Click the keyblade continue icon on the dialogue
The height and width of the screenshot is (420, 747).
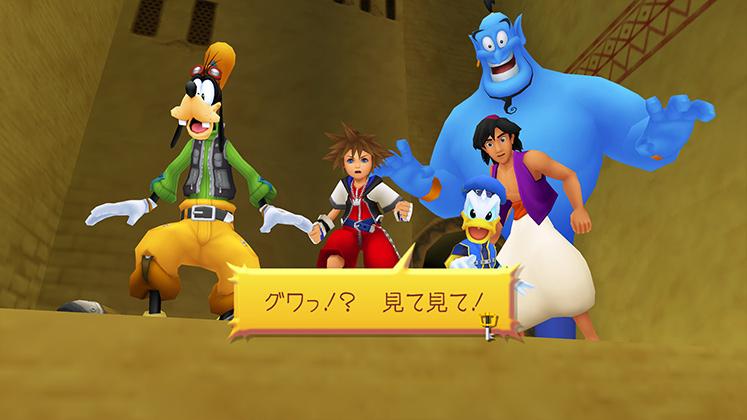489,324
